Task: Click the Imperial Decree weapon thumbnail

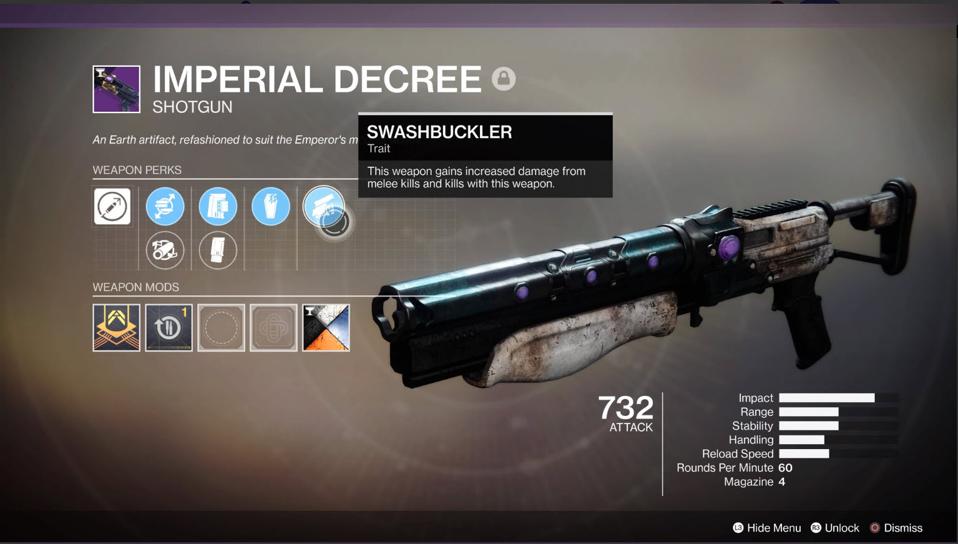Action: click(x=116, y=89)
